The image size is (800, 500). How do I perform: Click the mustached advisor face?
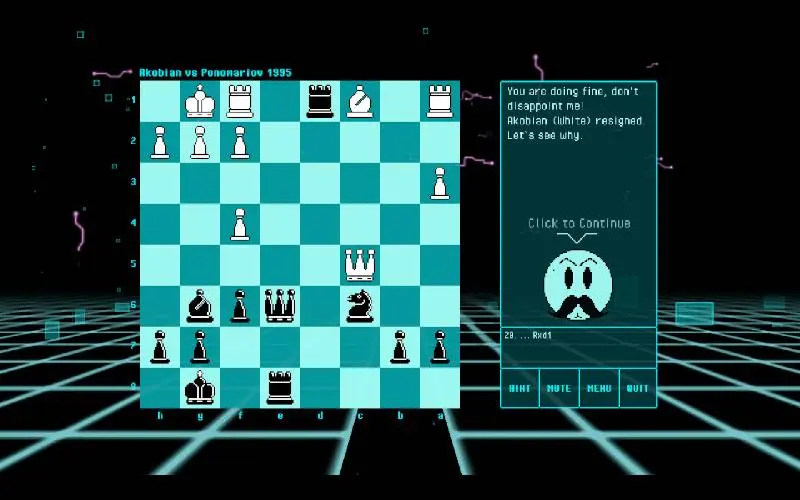click(578, 285)
